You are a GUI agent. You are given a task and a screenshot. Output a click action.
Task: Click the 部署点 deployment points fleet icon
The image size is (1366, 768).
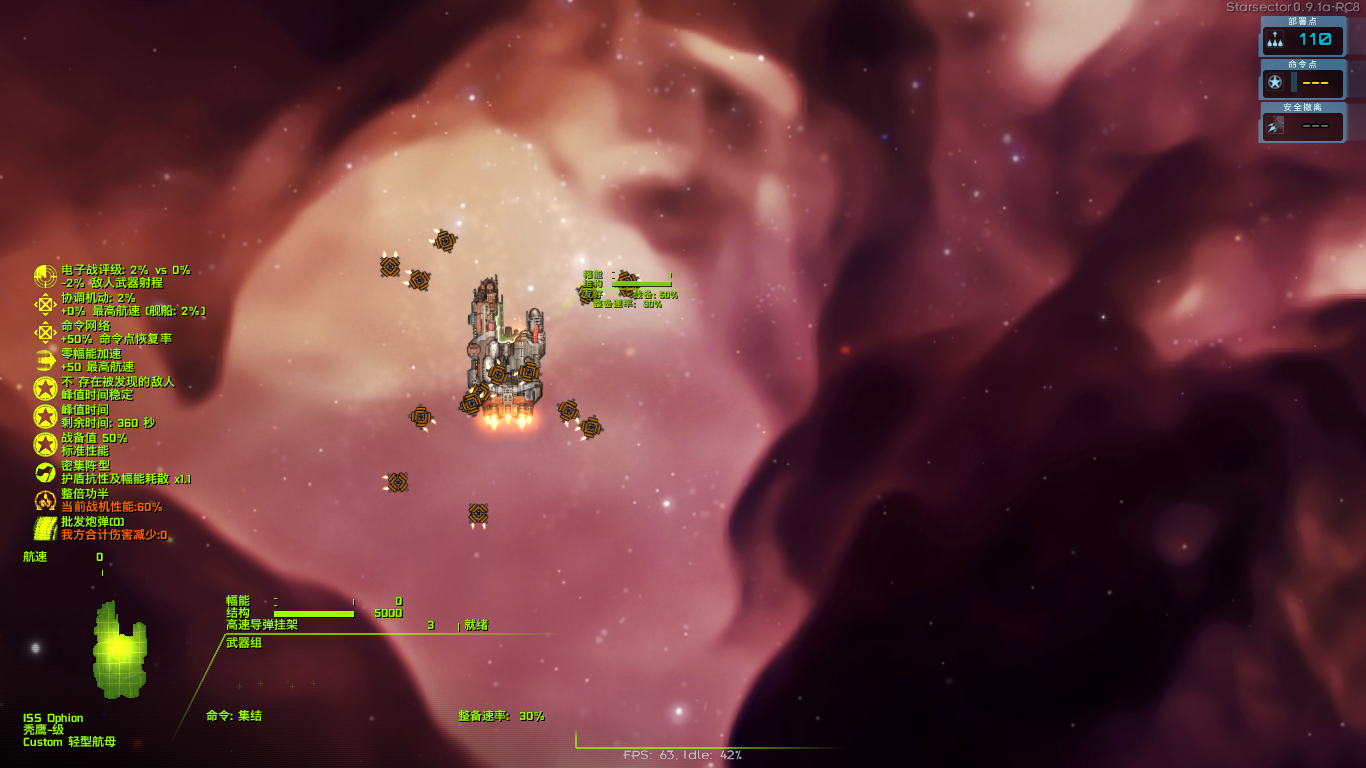tap(1277, 40)
